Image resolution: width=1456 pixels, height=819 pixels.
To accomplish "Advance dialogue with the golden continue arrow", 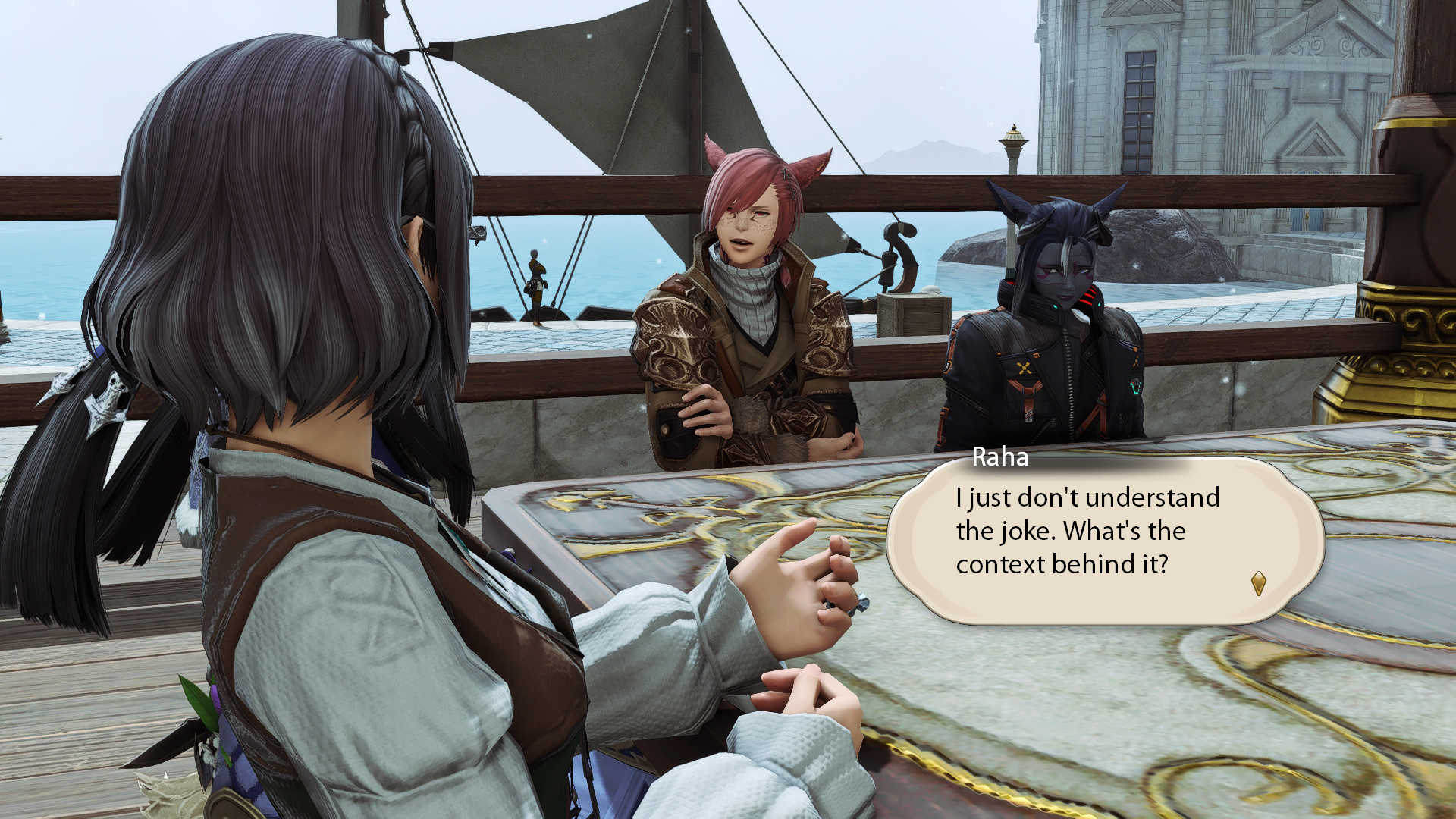I will pyautogui.click(x=1258, y=583).
